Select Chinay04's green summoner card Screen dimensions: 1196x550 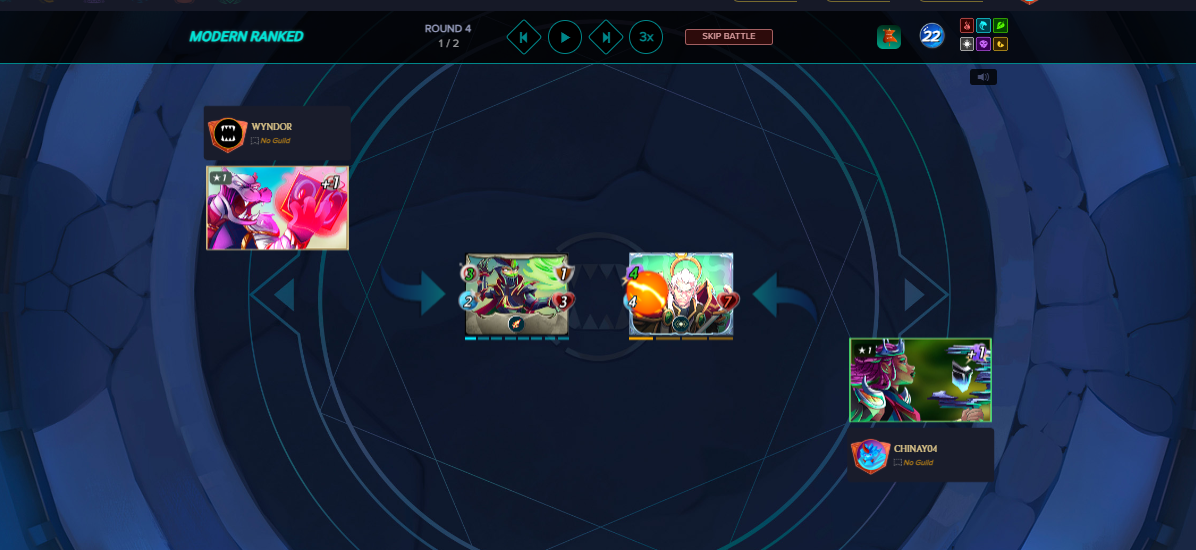[920, 380]
